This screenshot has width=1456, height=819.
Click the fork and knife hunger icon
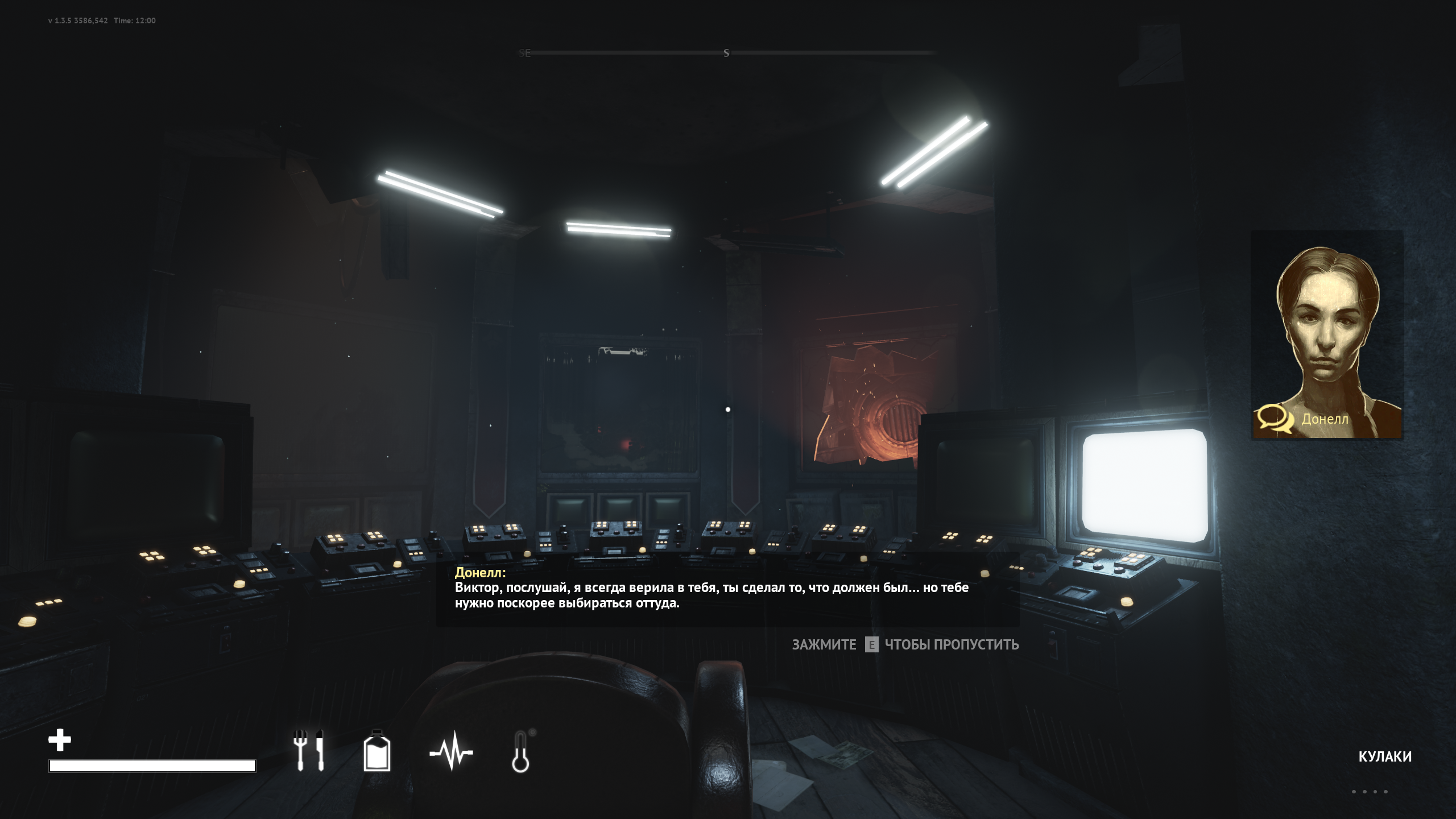(309, 751)
